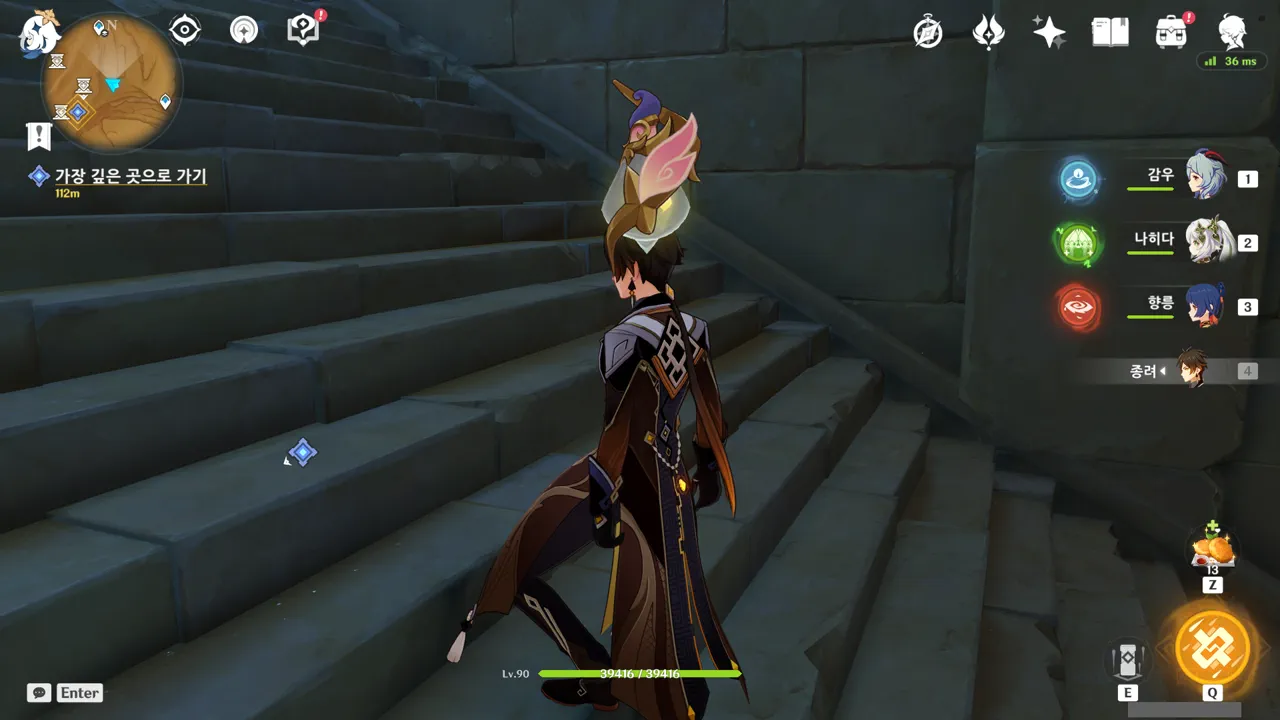Open the chat box button
Screen dimensions: 1280x720
pyautogui.click(x=40, y=692)
